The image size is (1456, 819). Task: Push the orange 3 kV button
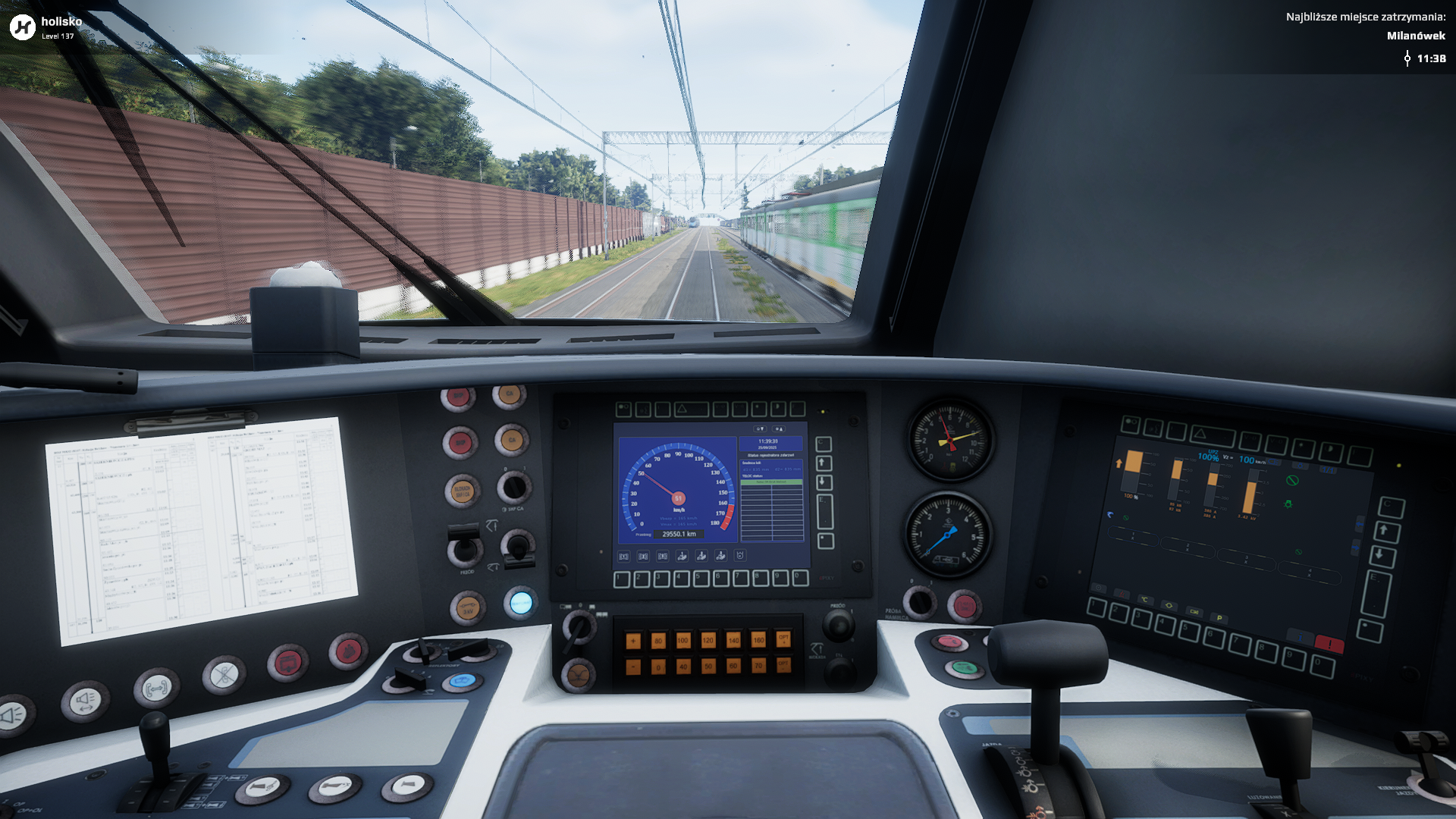(467, 608)
